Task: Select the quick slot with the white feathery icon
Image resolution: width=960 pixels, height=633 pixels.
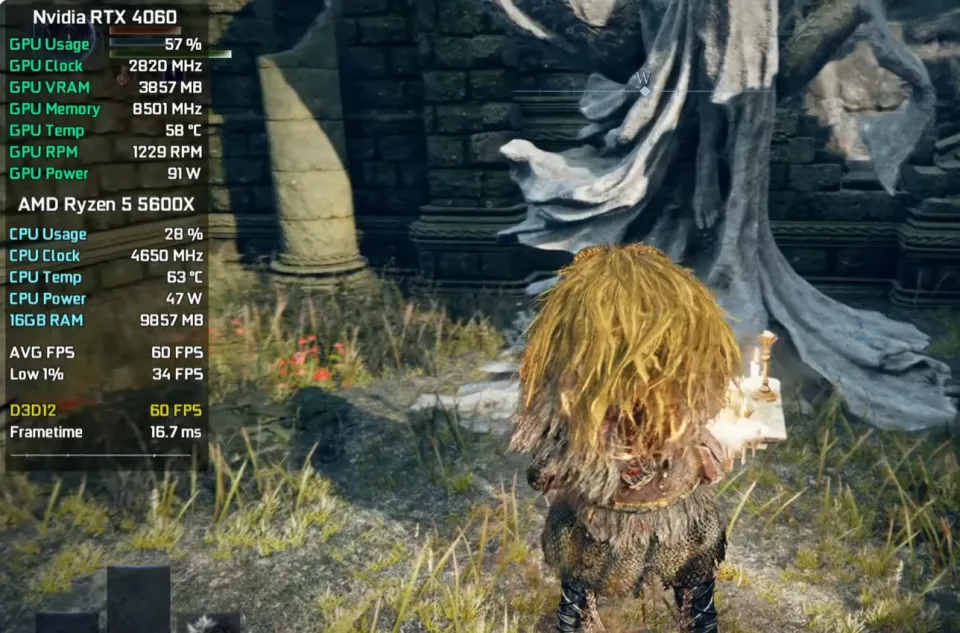Action: (208, 623)
